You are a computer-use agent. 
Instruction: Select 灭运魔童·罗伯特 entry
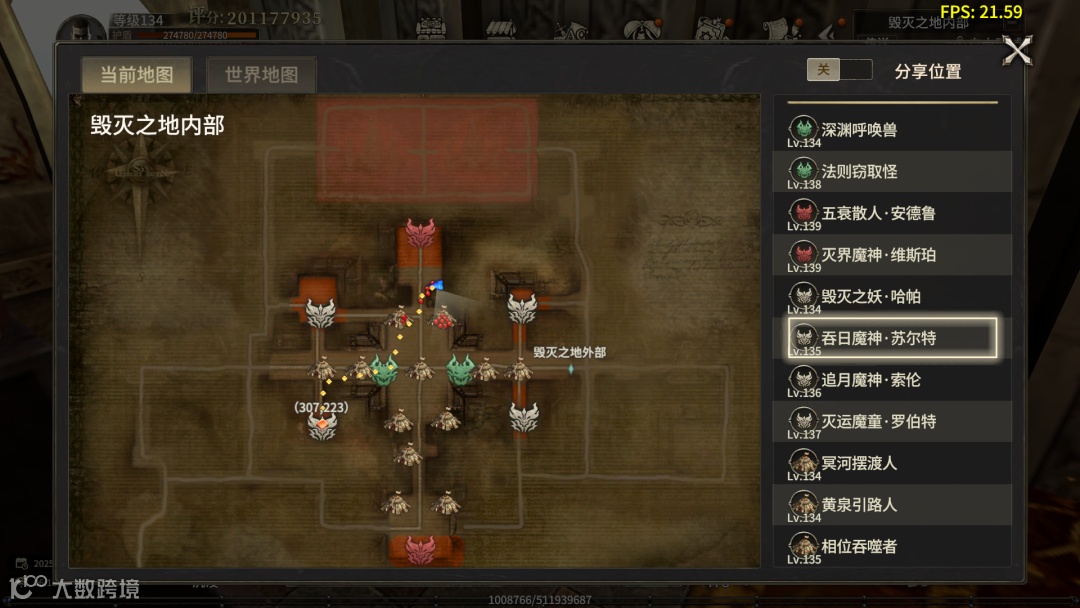[x=892, y=422]
